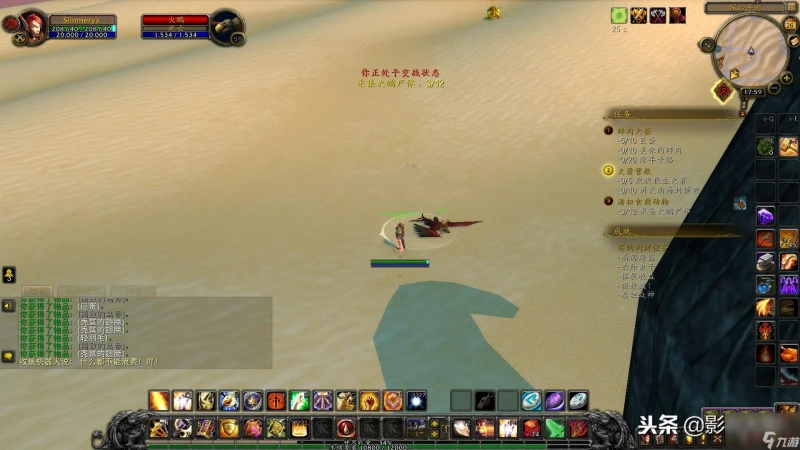The width and height of the screenshot is (800, 450).
Task: Click the chat speech bubble button
Action: click(8, 356)
